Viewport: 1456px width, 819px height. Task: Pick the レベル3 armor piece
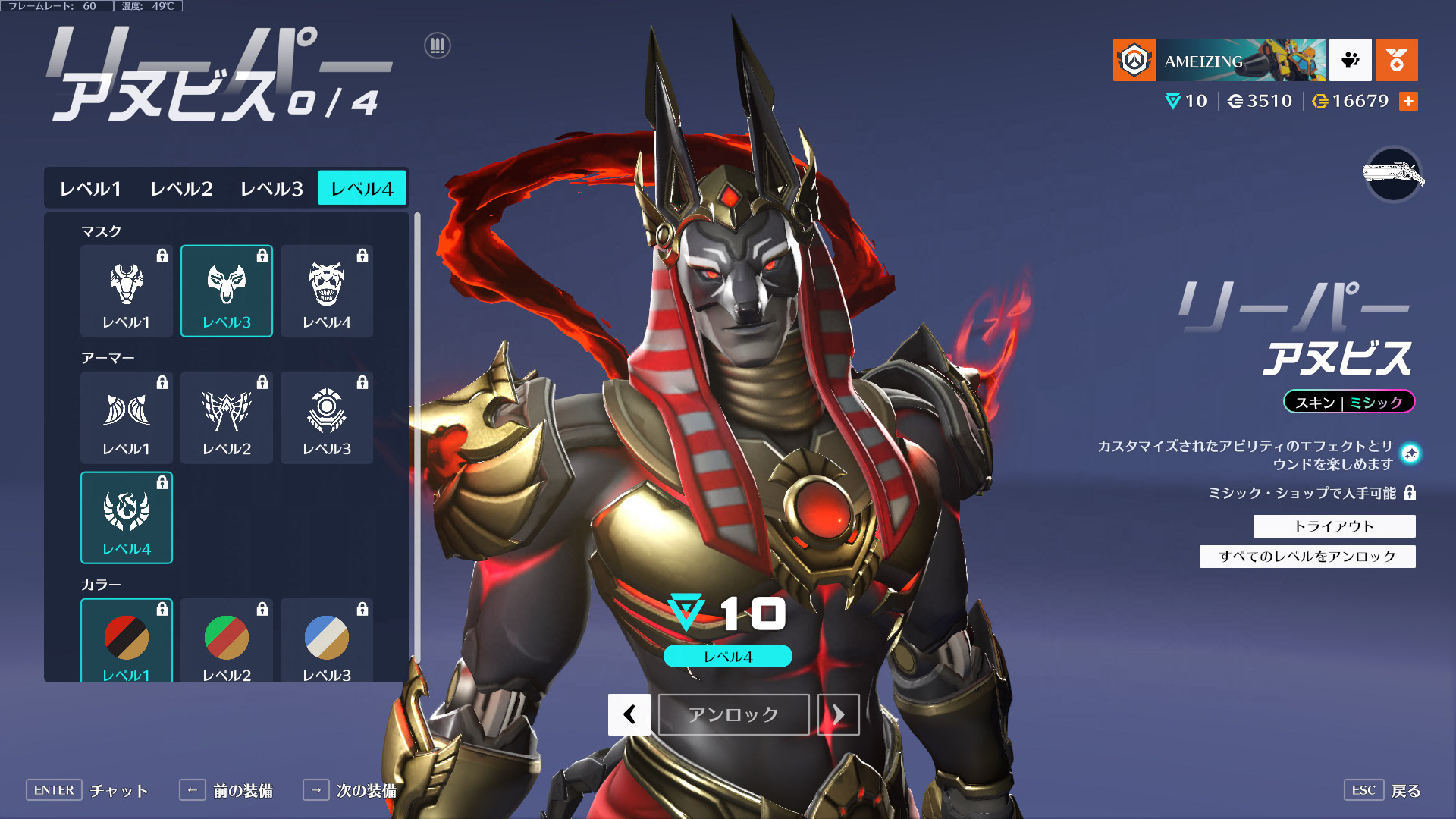(327, 417)
